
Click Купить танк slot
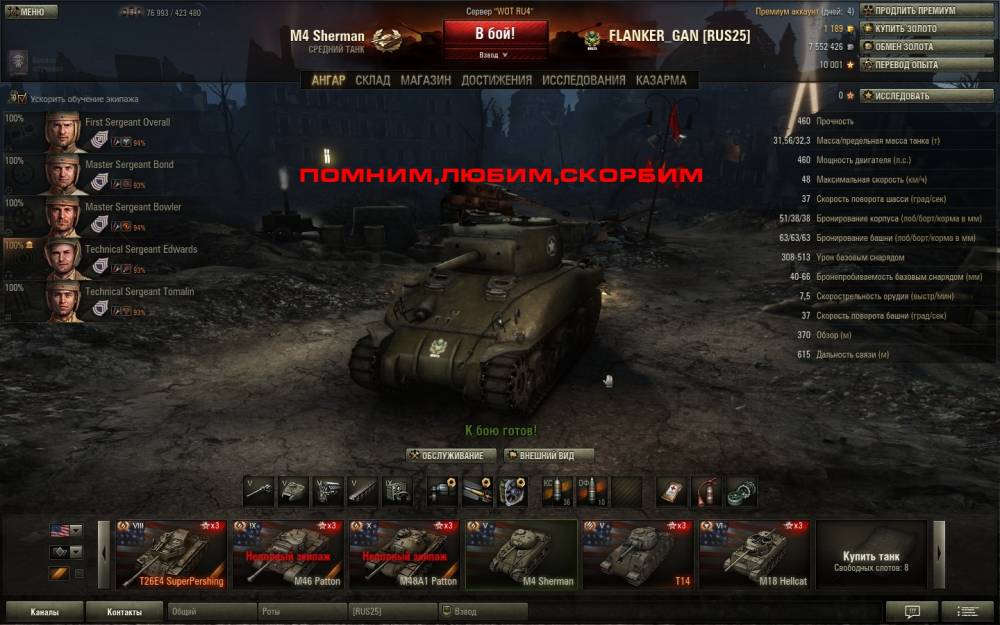point(870,554)
